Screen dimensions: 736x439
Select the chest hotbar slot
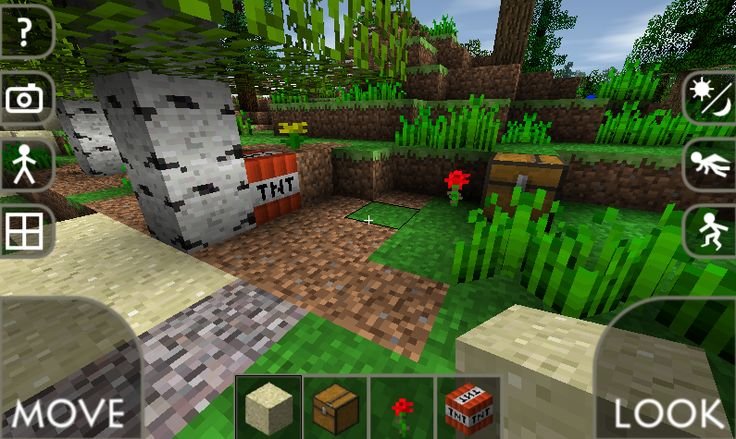point(335,407)
